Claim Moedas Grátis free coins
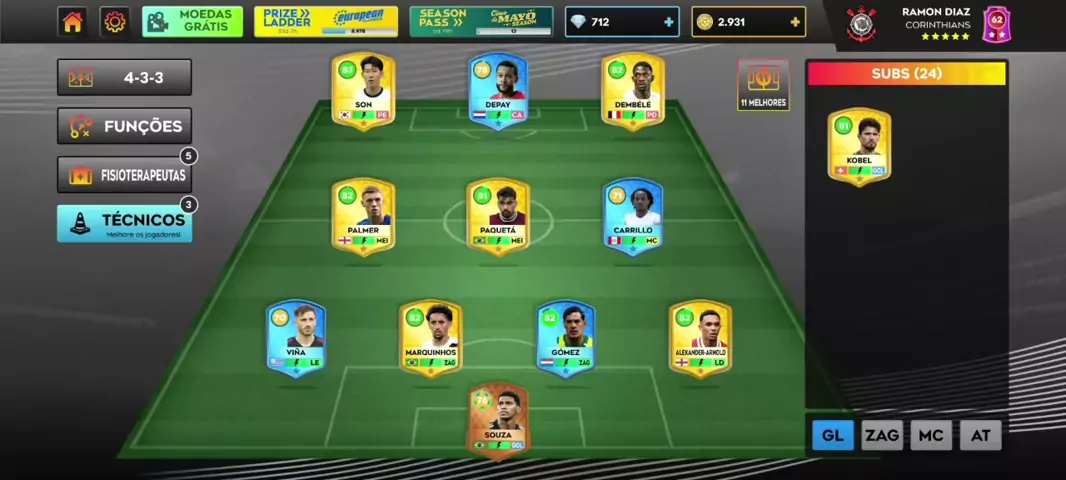1066x480 pixels. pos(192,22)
